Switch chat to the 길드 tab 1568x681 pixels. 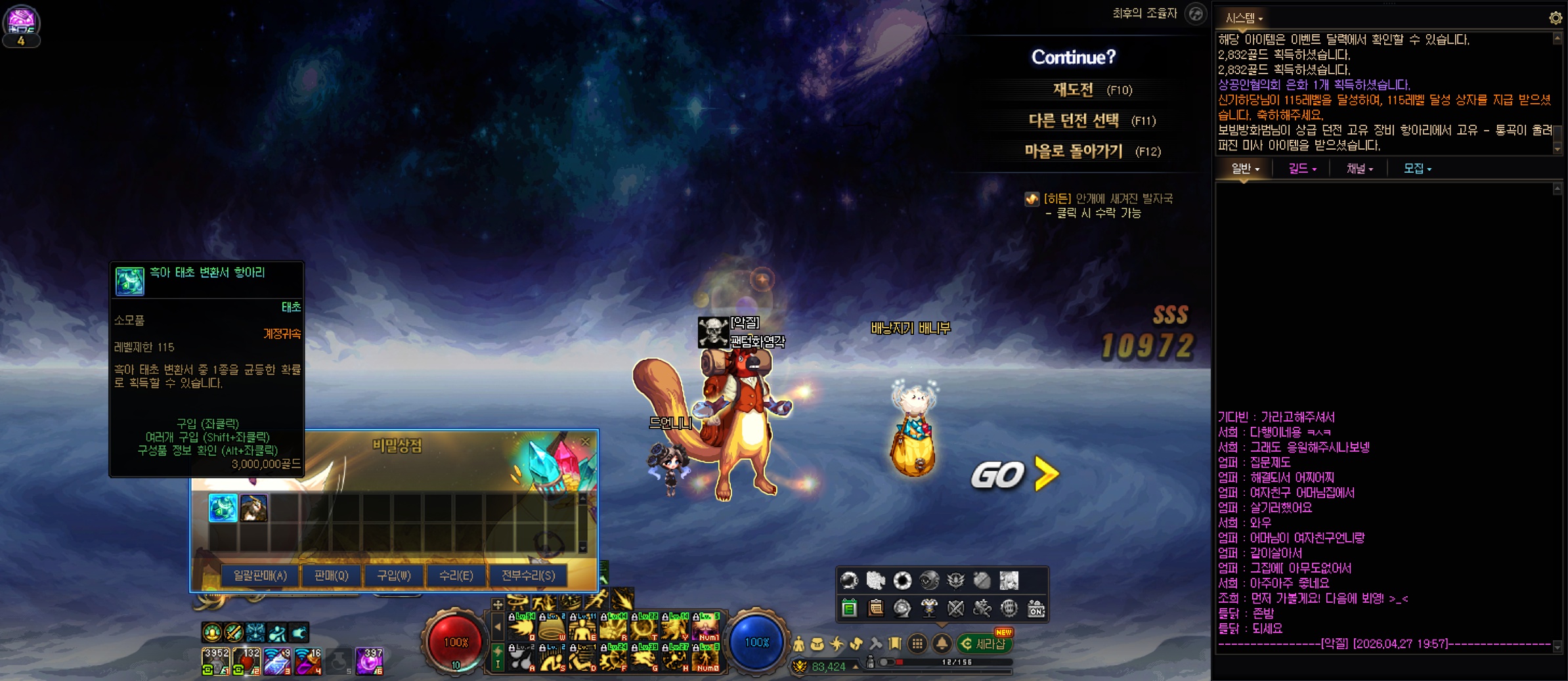[x=1301, y=169]
